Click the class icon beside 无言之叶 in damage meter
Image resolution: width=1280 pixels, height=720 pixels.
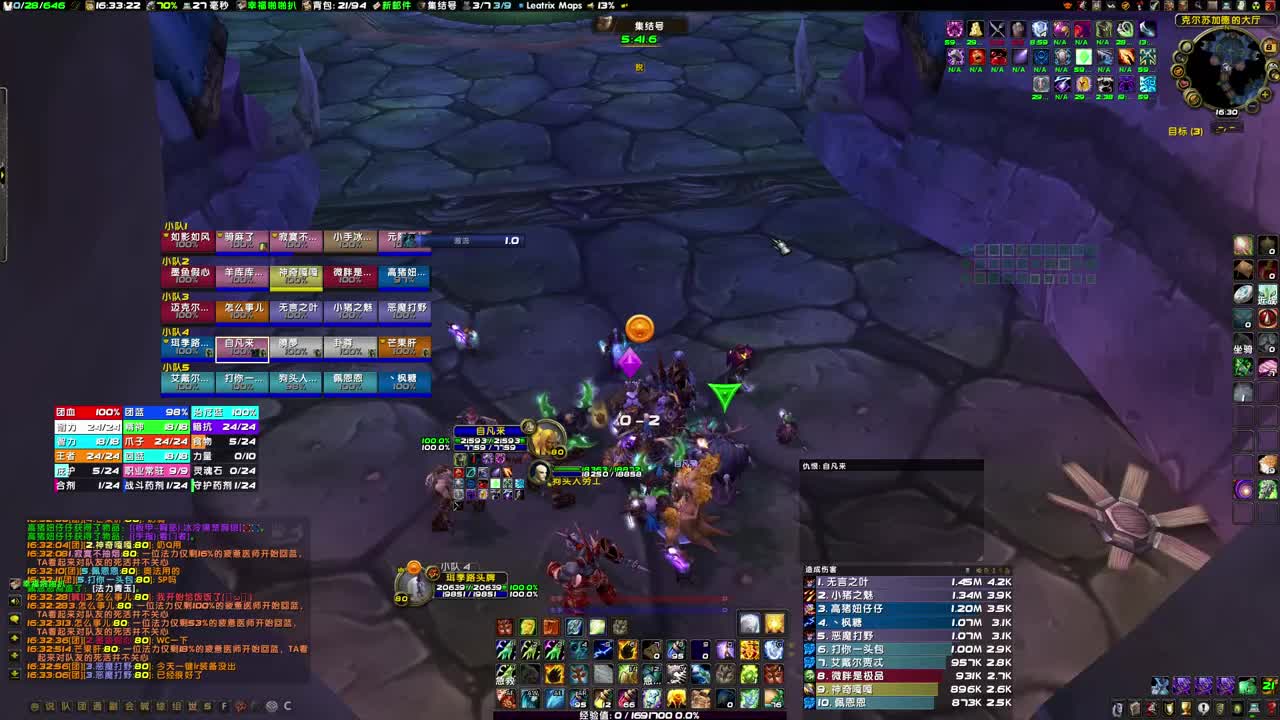coord(808,582)
